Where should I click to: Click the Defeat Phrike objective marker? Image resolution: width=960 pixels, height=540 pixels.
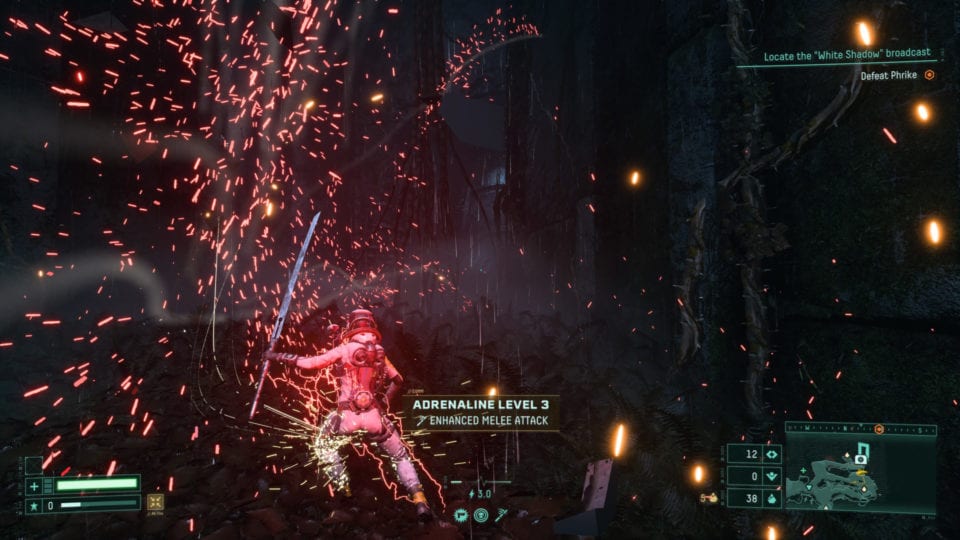coord(929,75)
